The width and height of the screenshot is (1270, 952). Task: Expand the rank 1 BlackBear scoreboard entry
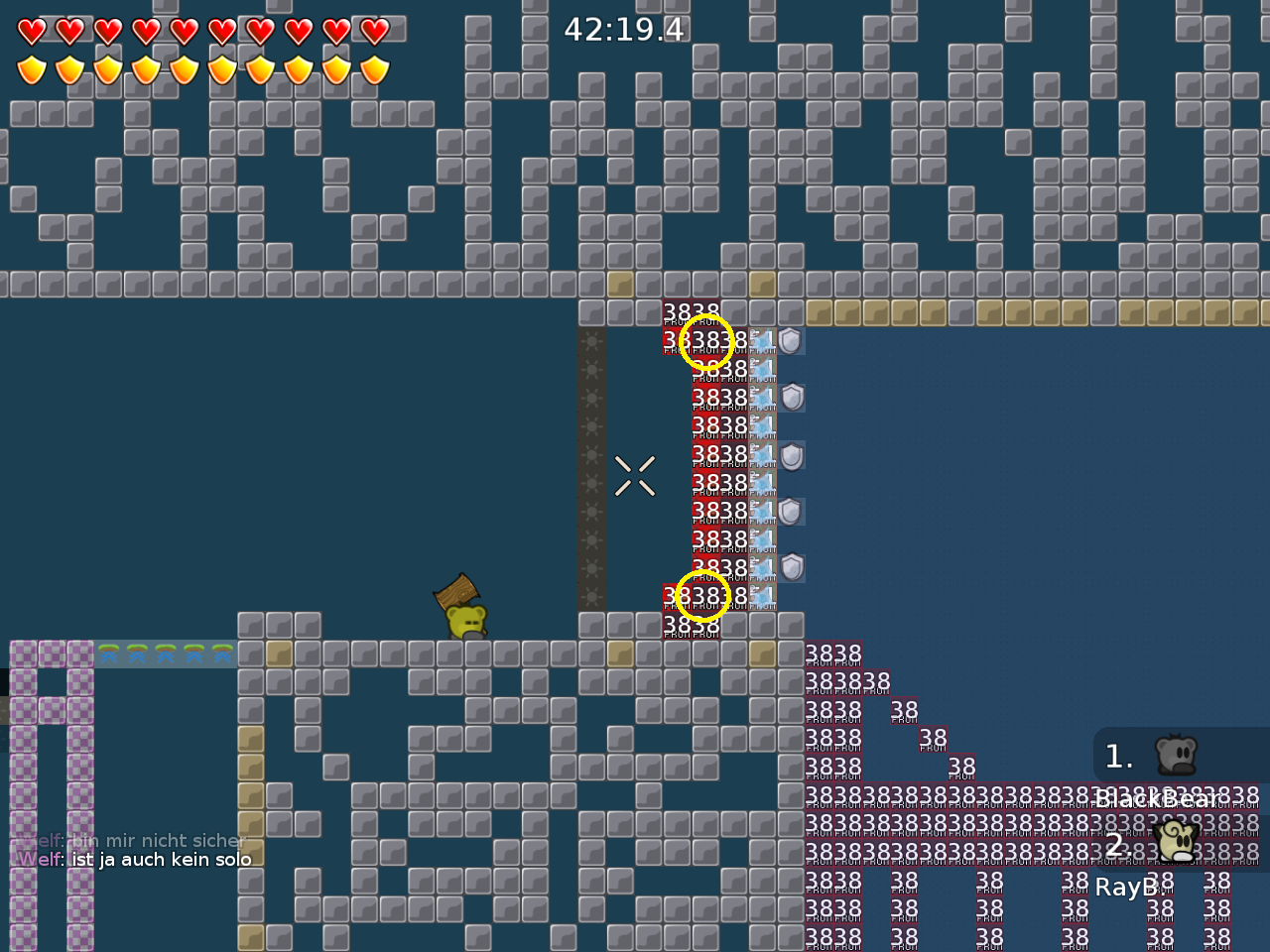tap(1118, 757)
